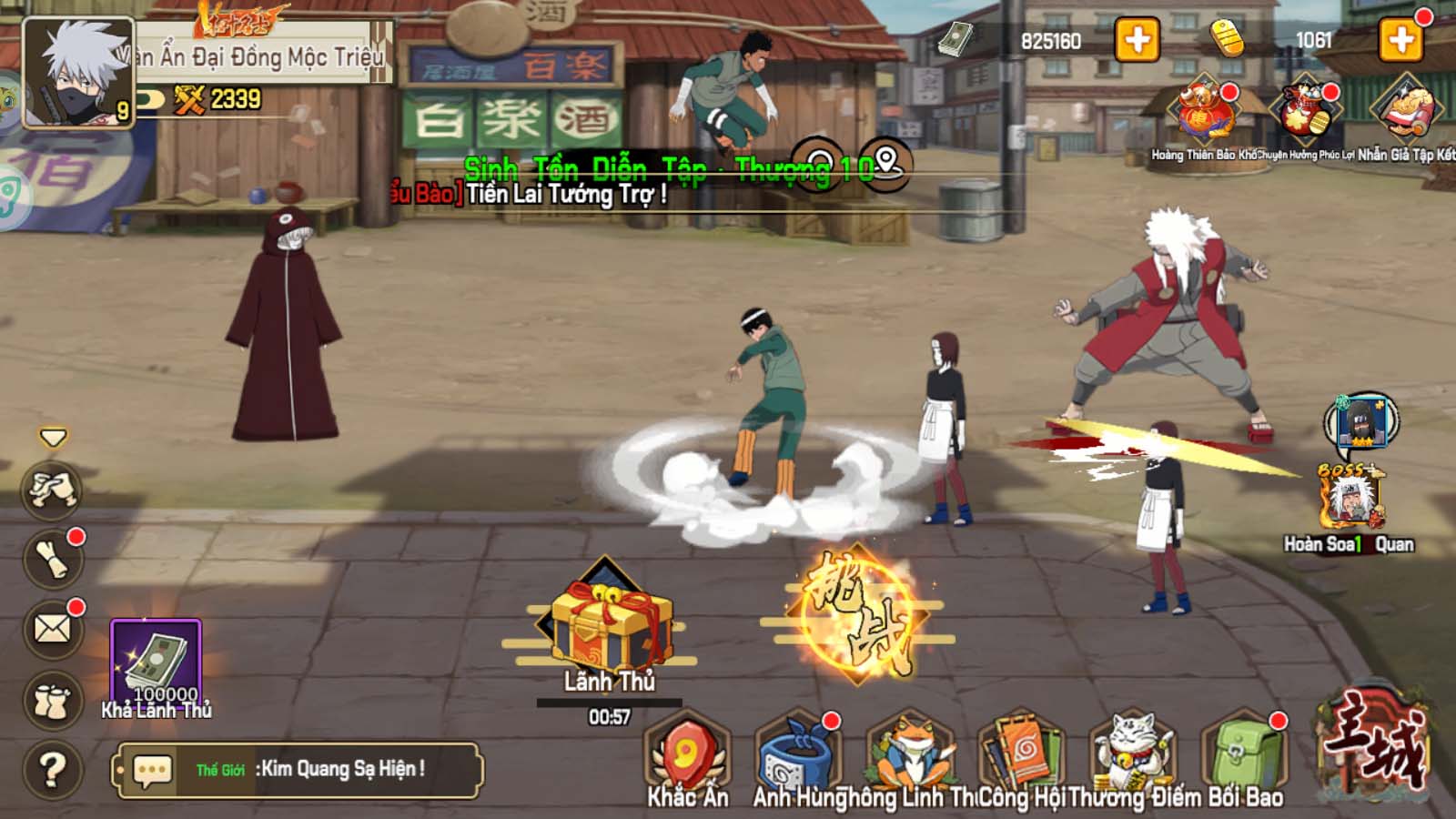The width and height of the screenshot is (1456, 819).
Task: Open the Thế Giới world chat box
Action: [298, 770]
